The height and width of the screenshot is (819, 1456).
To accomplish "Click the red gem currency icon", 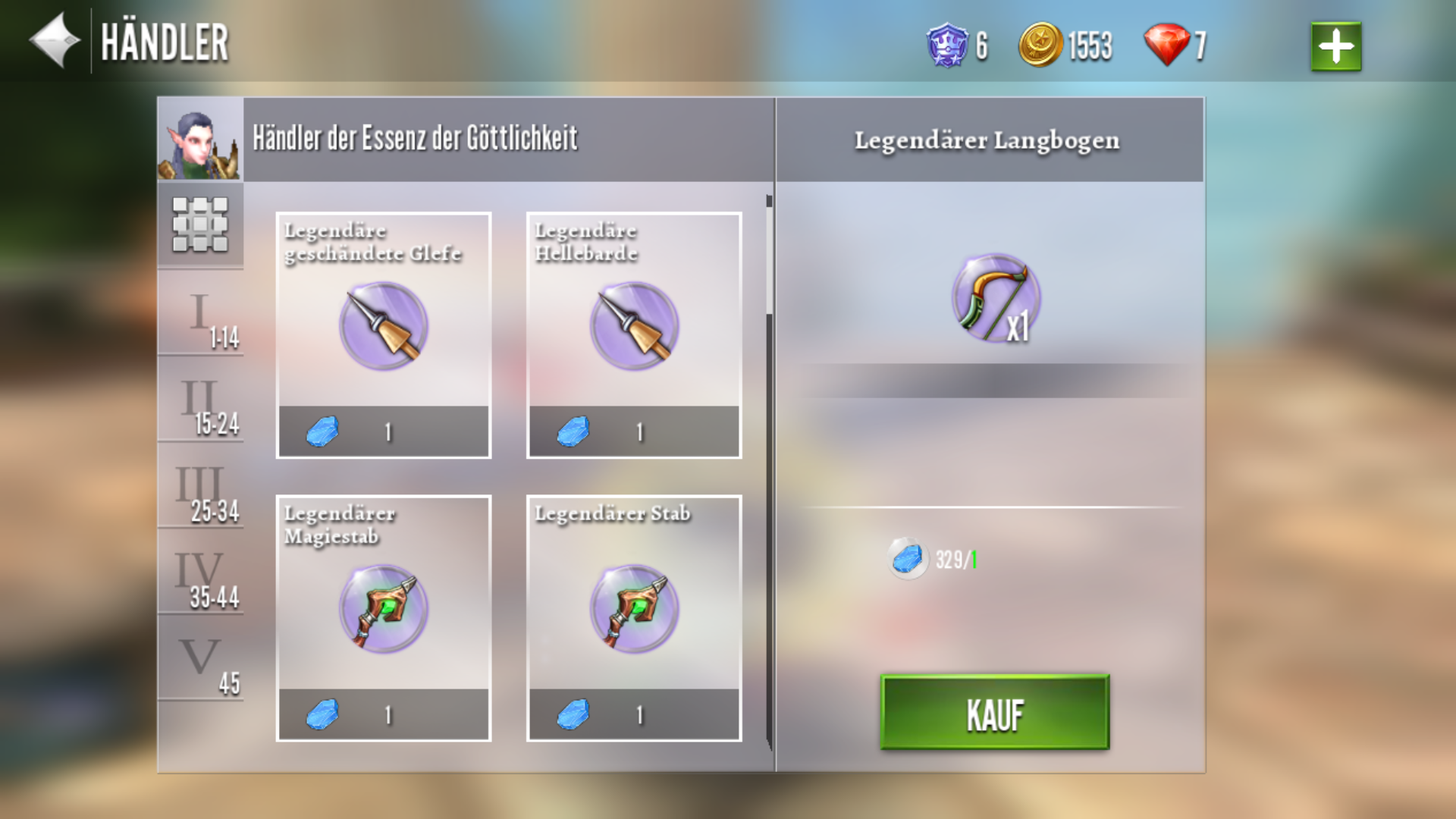I will [x=1167, y=45].
